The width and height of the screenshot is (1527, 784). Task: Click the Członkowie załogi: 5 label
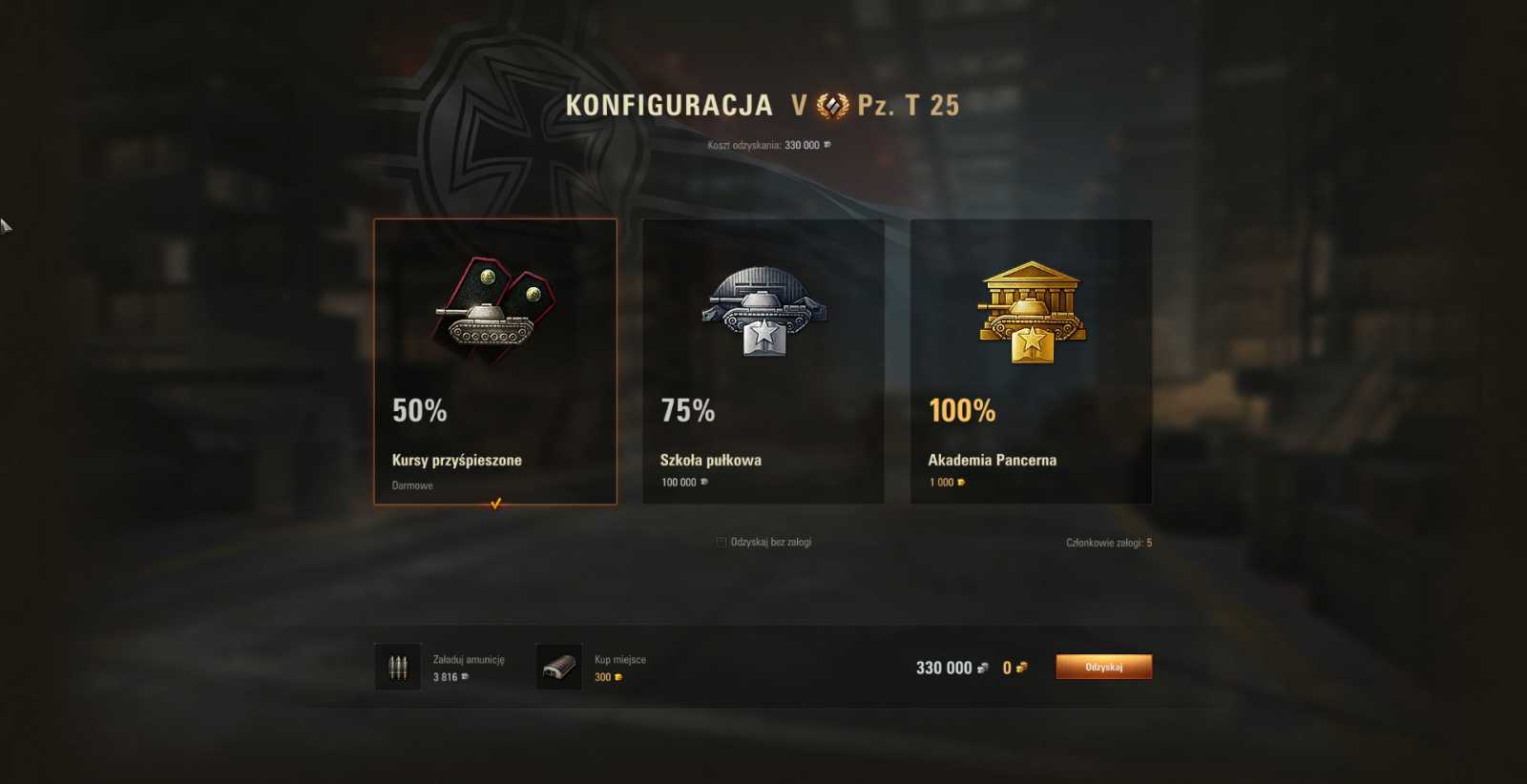click(1110, 541)
